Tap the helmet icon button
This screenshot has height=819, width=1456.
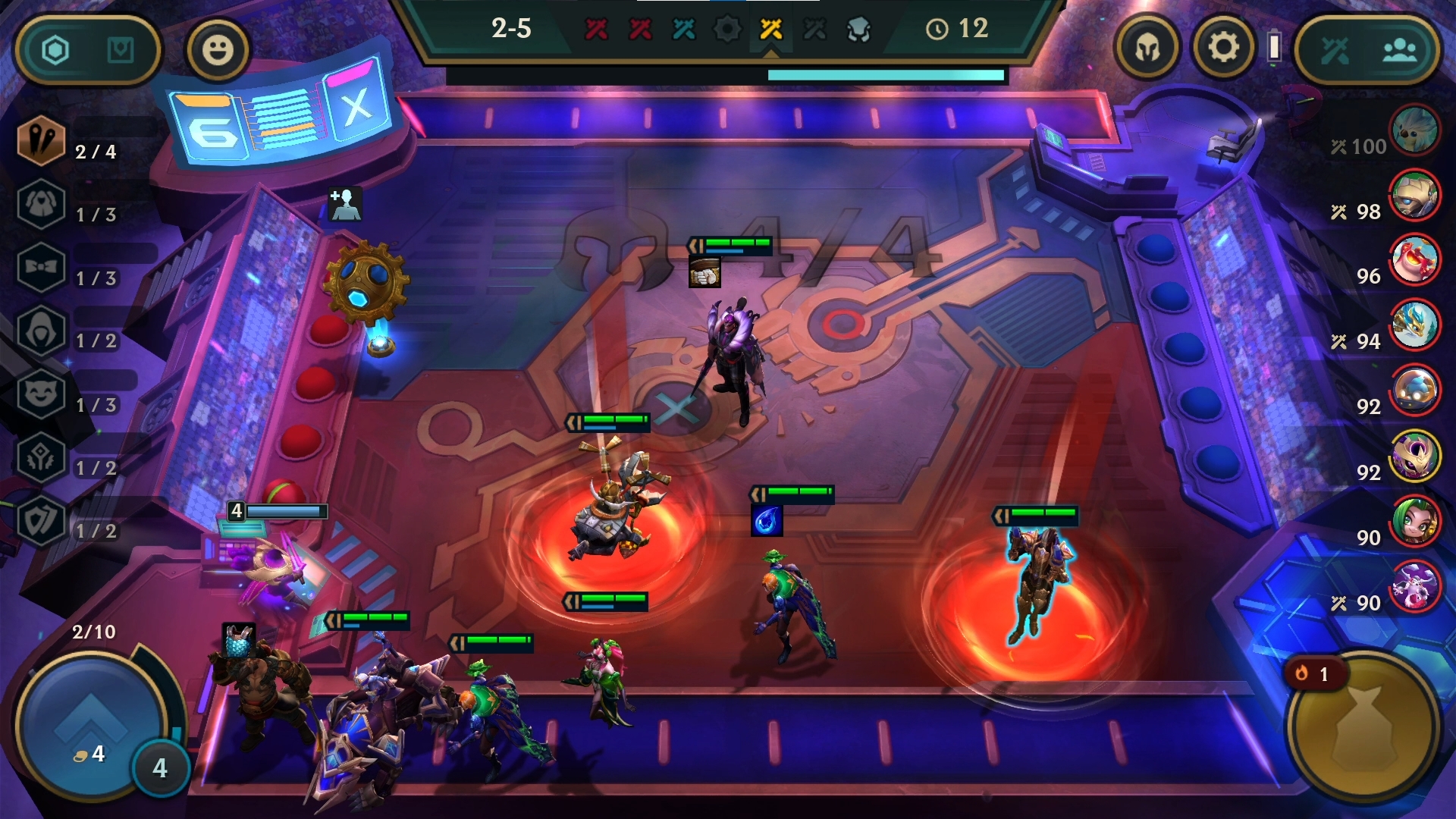(x=1147, y=49)
